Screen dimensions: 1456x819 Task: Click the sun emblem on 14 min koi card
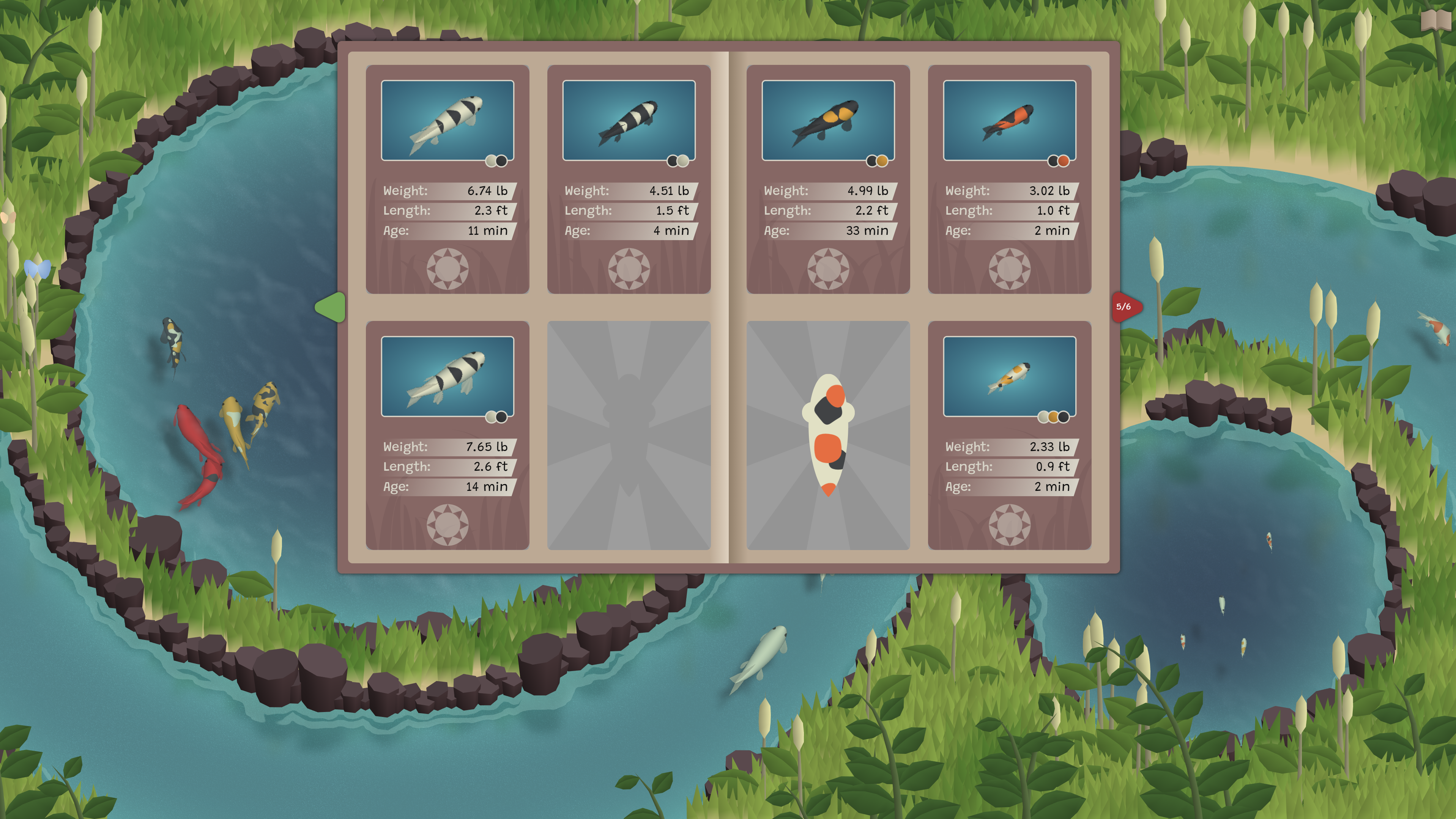[x=447, y=525]
